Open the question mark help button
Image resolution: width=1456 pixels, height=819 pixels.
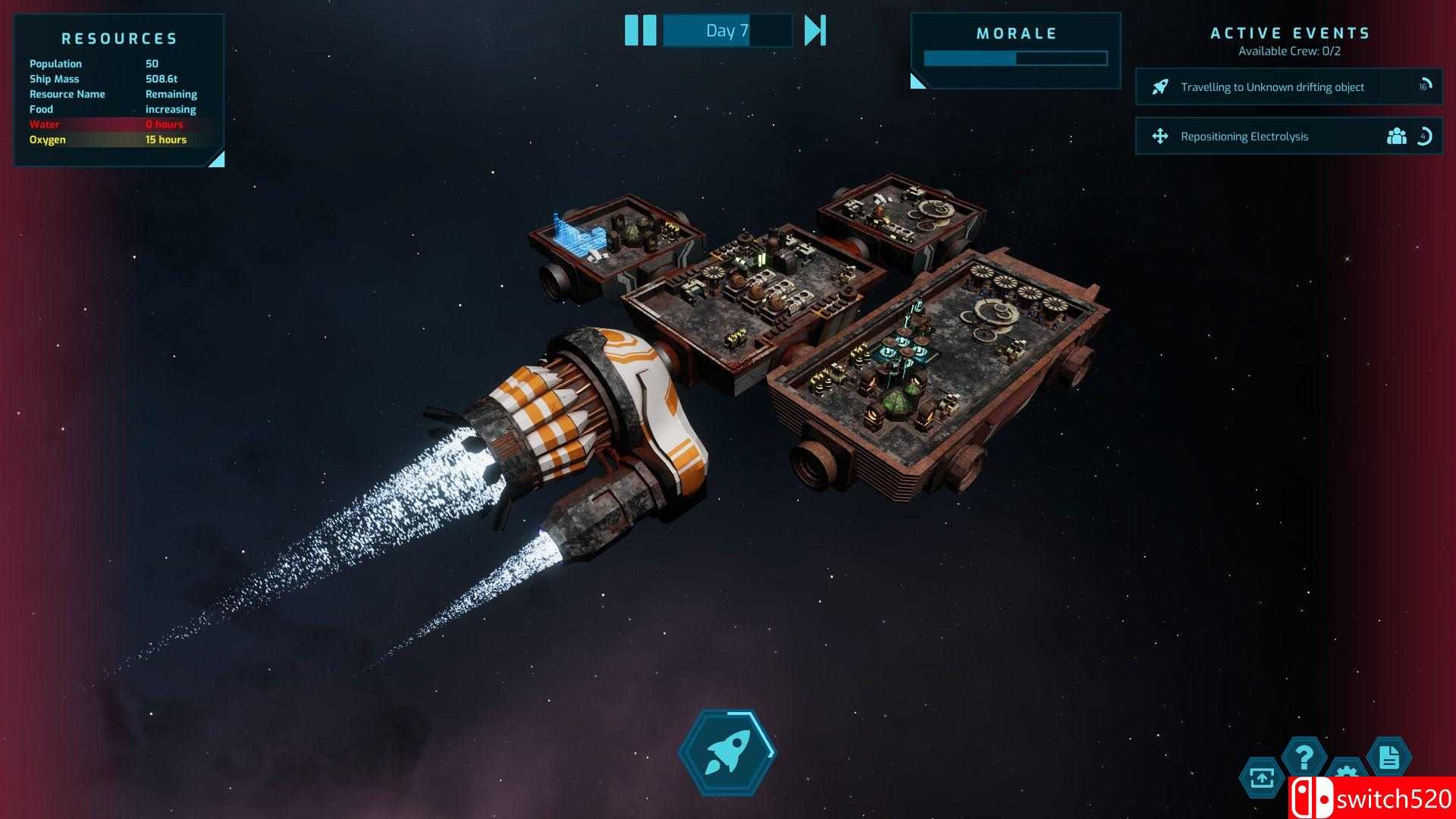(1304, 757)
